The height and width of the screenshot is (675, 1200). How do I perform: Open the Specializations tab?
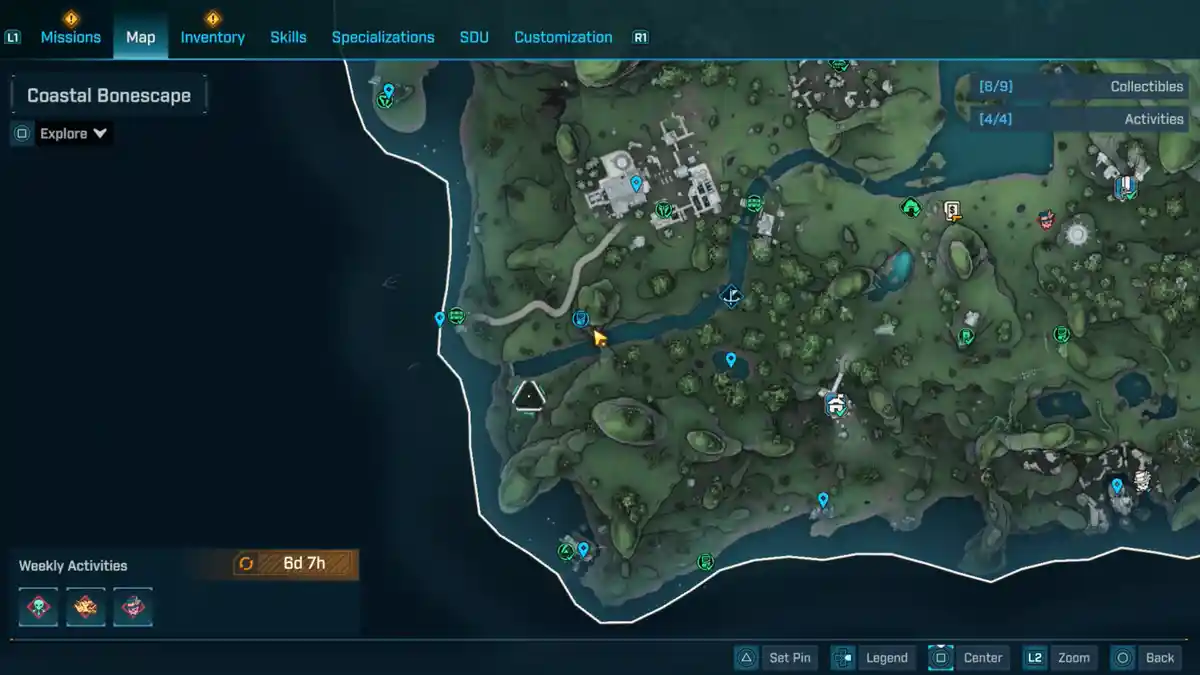click(383, 37)
